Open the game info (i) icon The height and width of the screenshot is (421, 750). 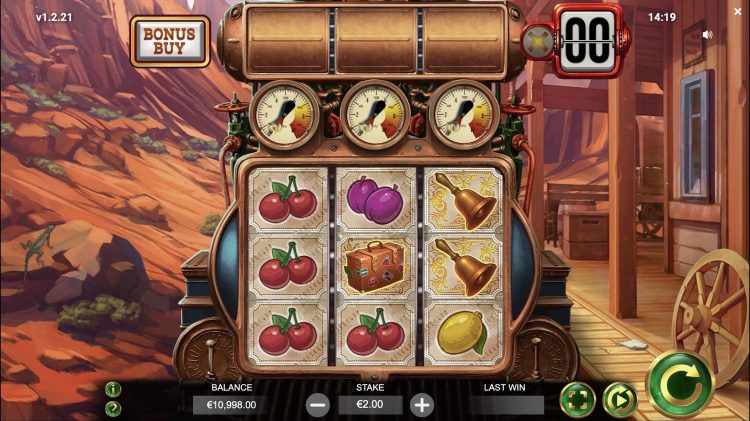[x=113, y=389]
